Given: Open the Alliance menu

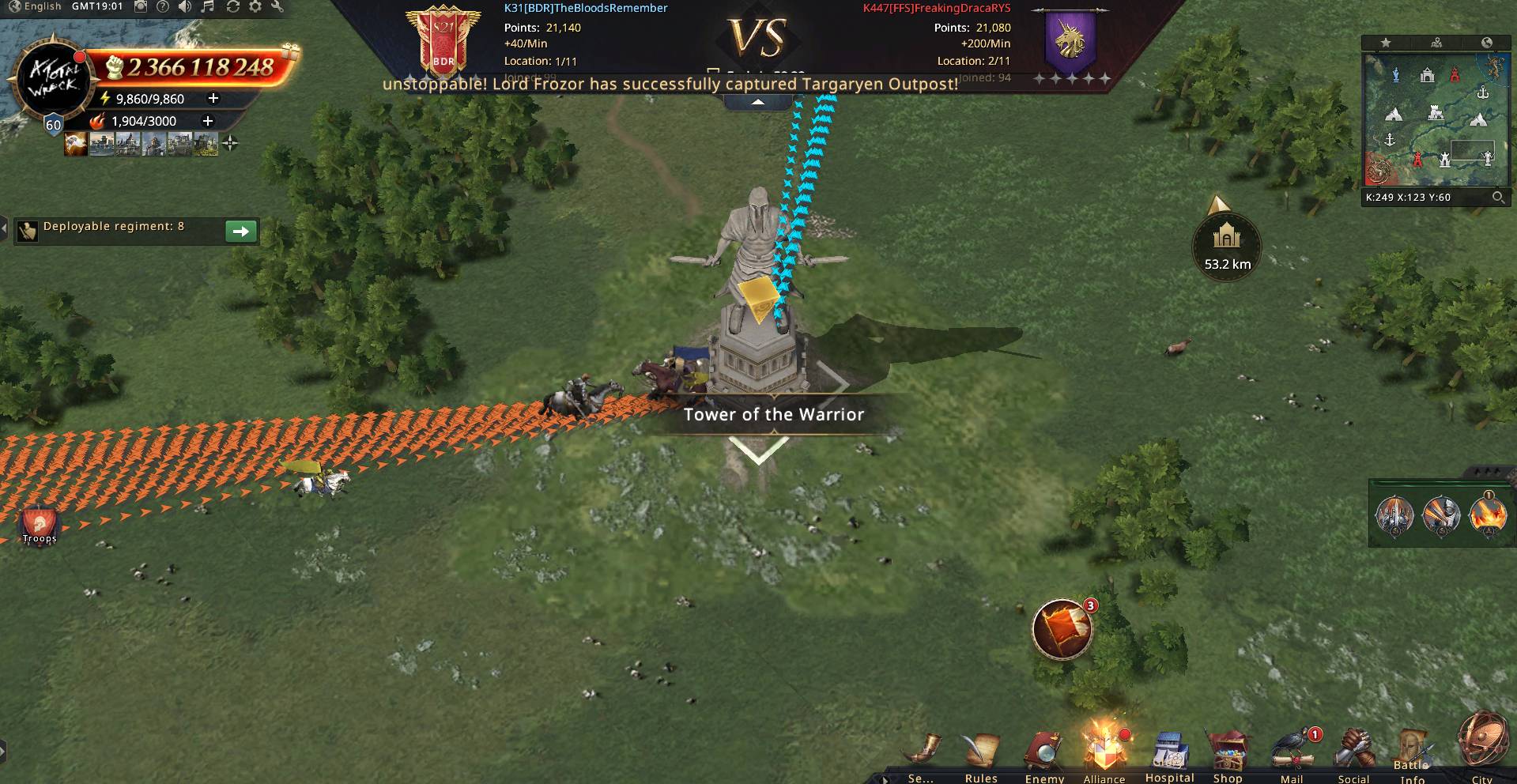Looking at the screenshot, I should pyautogui.click(x=1104, y=750).
